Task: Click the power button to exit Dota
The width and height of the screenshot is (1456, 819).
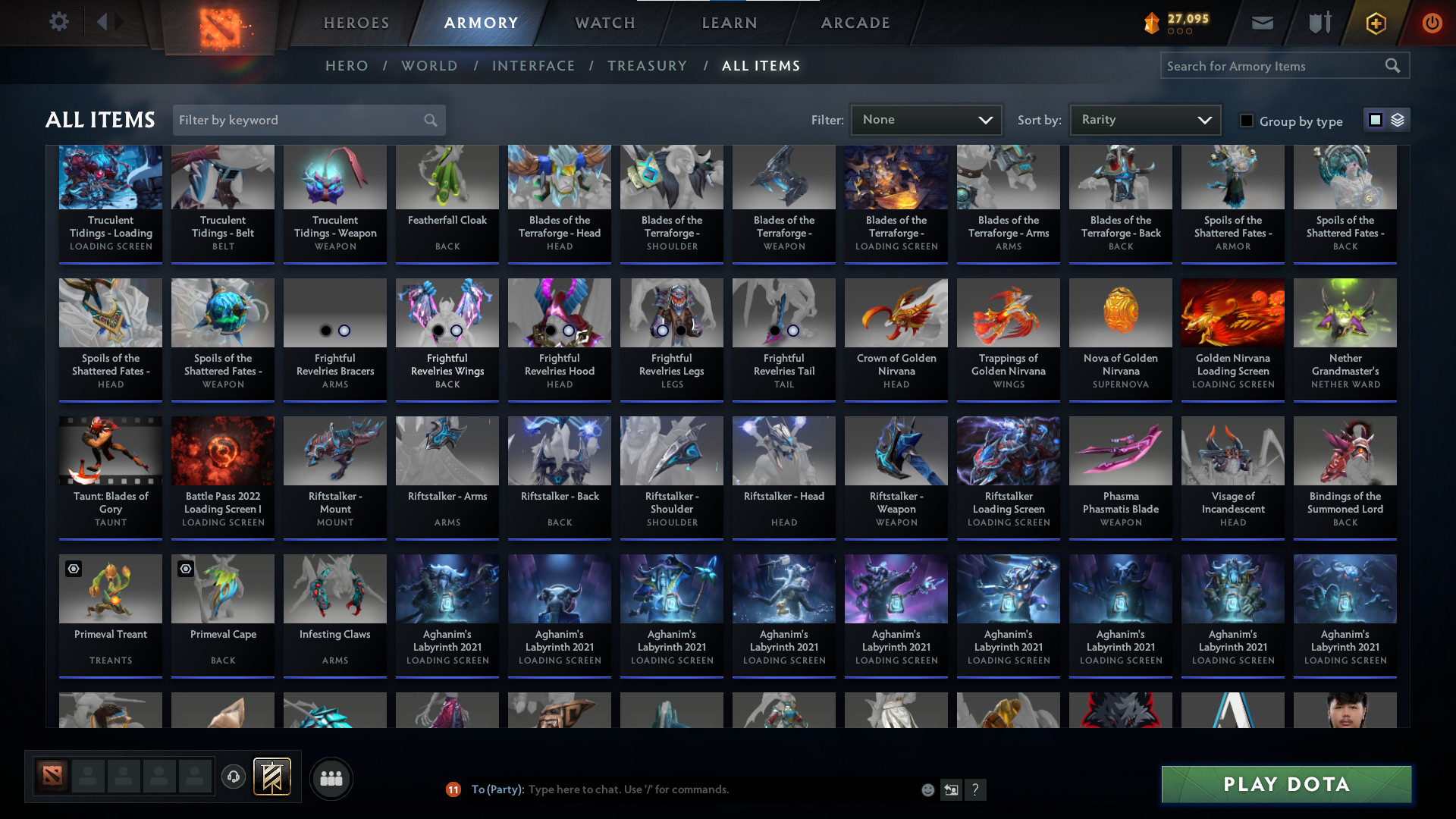Action: [x=1432, y=23]
